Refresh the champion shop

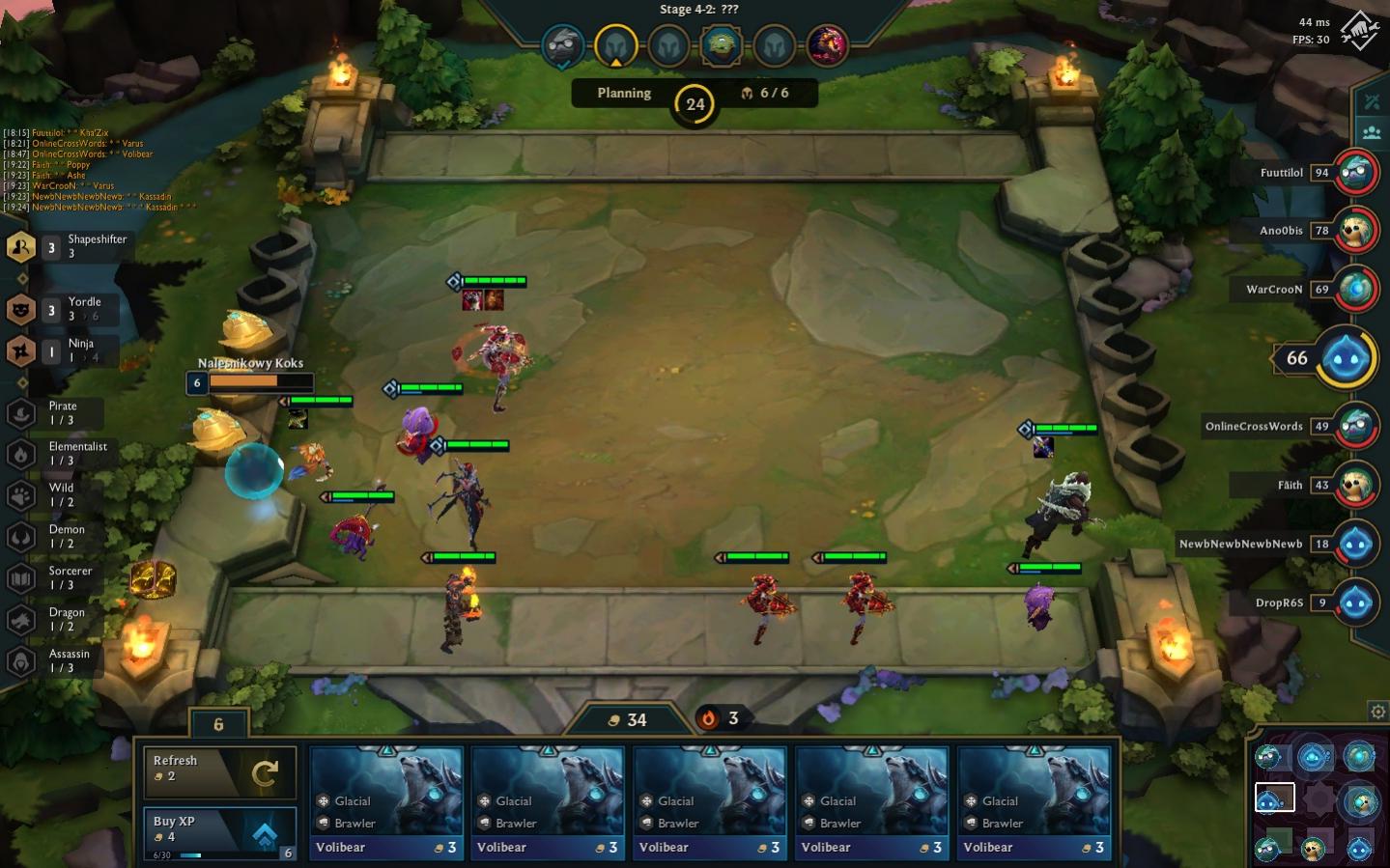(219, 772)
